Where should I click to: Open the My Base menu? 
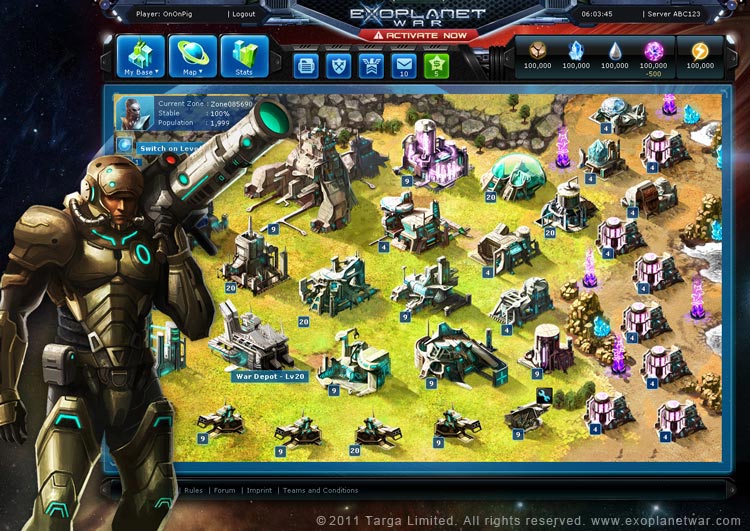(x=141, y=57)
